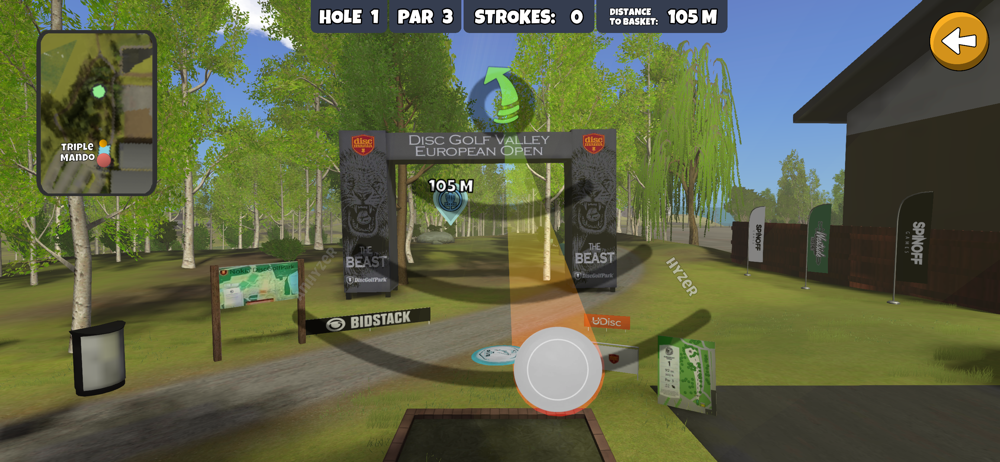Tap the white throw control circle
This screenshot has width=1000, height=462.
(558, 370)
